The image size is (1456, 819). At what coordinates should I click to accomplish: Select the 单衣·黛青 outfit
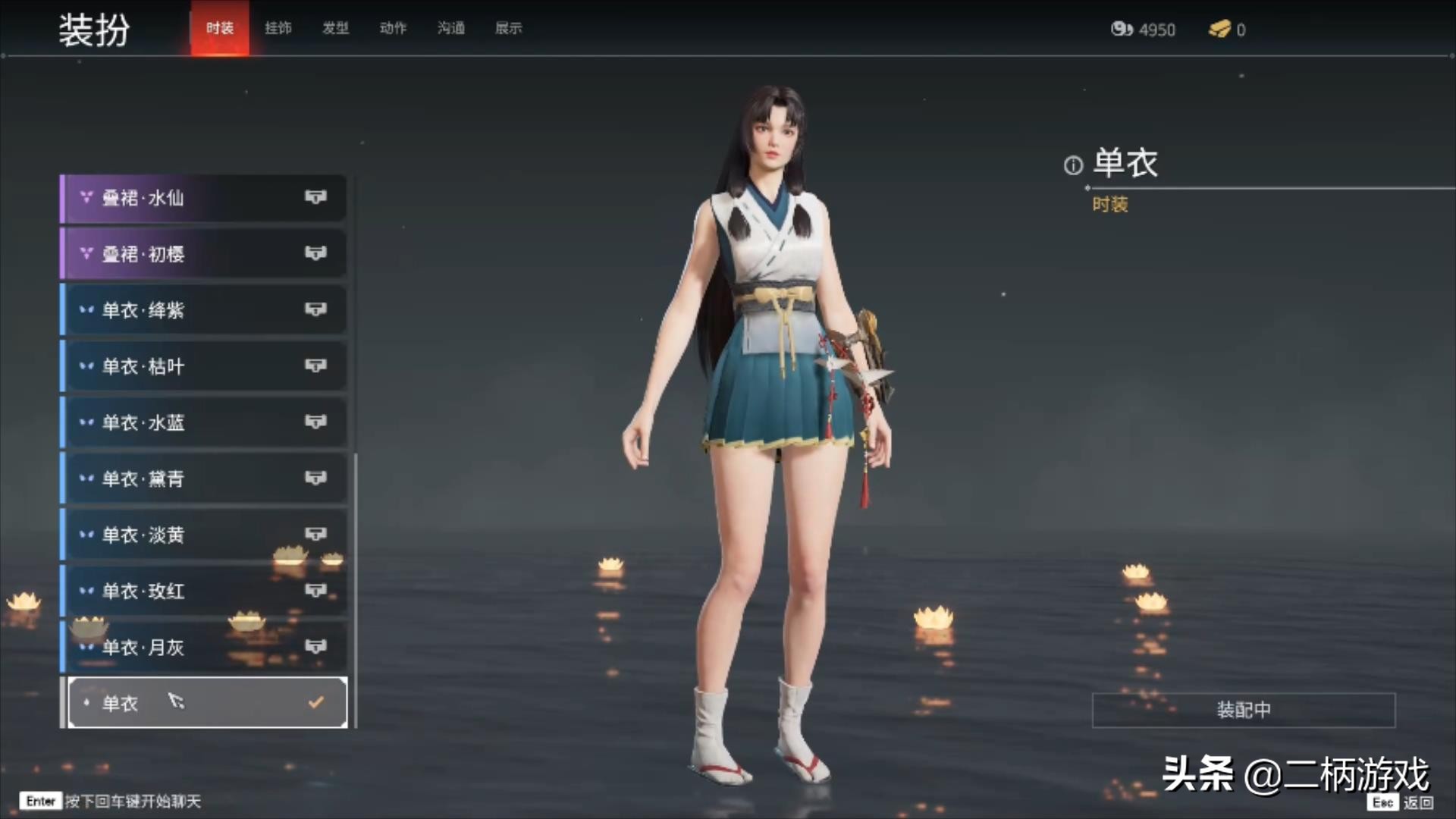click(x=203, y=479)
